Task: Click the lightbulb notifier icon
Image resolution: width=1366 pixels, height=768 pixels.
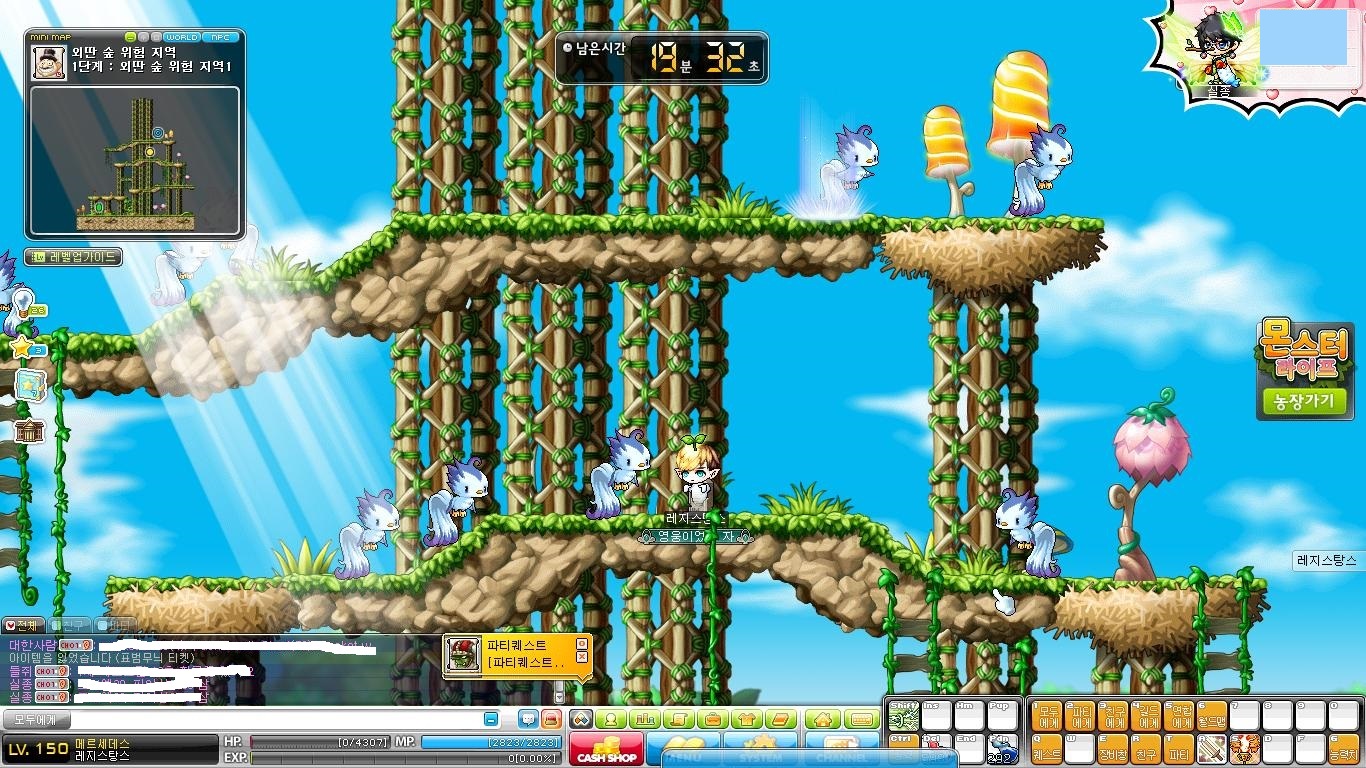Action: pos(23,302)
